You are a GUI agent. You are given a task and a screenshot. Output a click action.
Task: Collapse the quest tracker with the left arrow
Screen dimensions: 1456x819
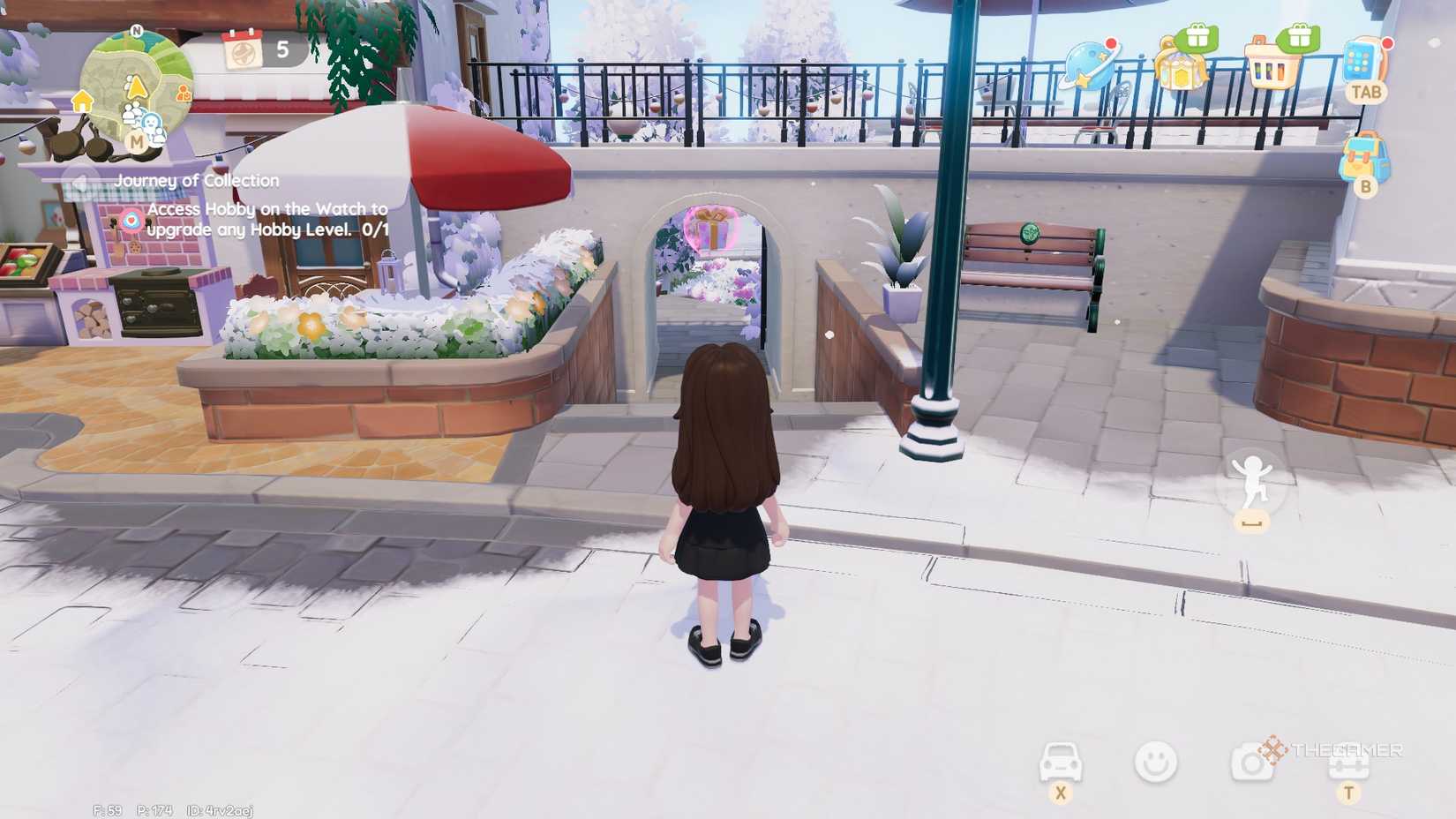pyautogui.click(x=80, y=181)
